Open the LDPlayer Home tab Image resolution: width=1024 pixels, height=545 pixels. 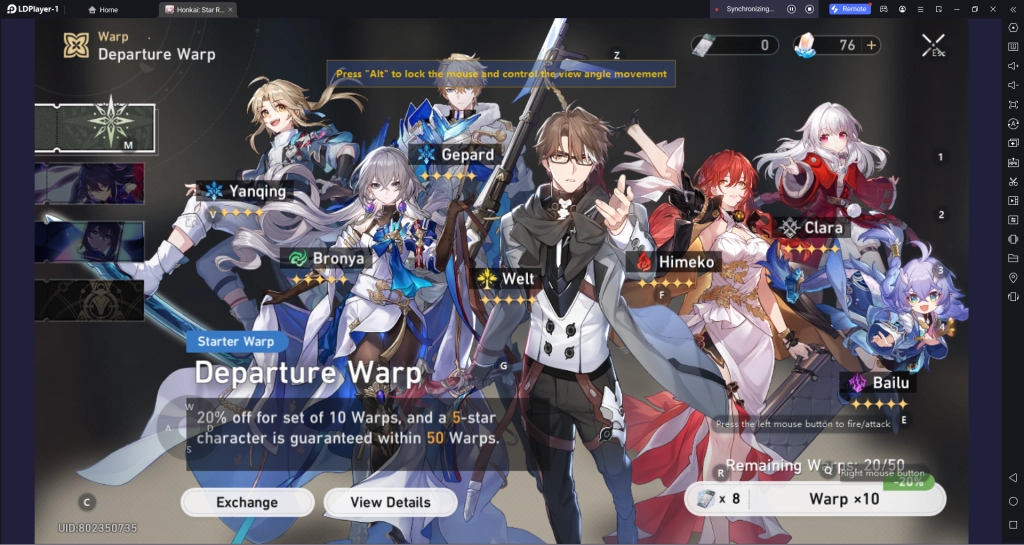[x=102, y=9]
